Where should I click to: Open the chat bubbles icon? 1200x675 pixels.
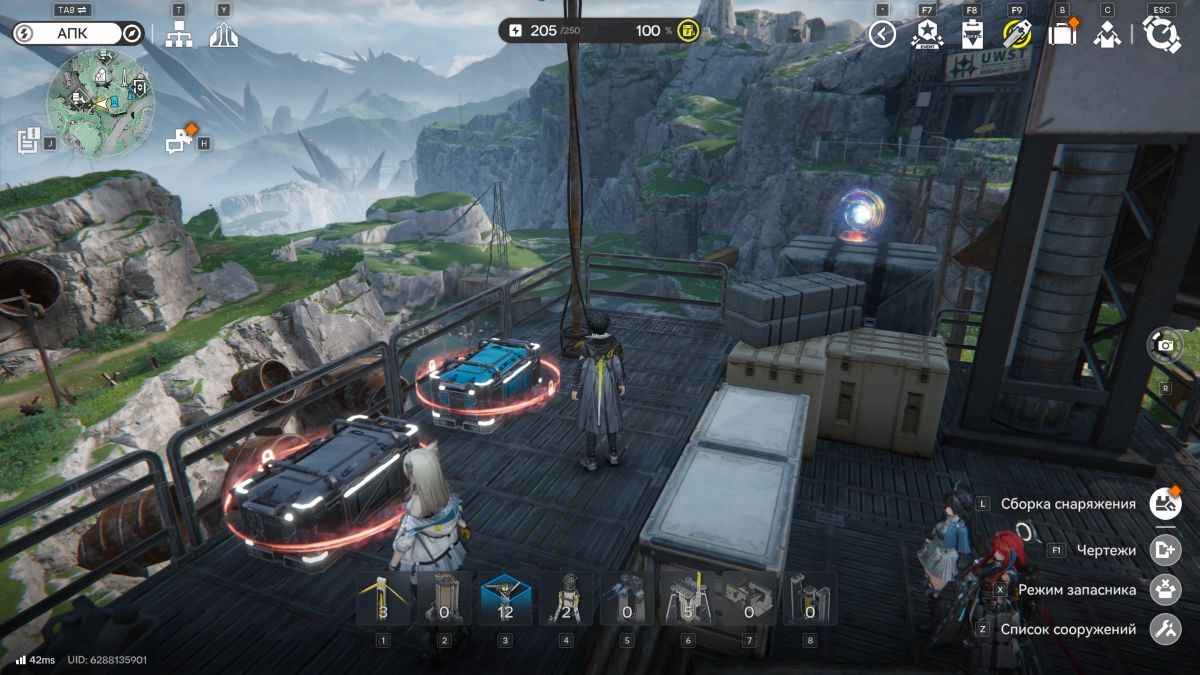click(180, 141)
